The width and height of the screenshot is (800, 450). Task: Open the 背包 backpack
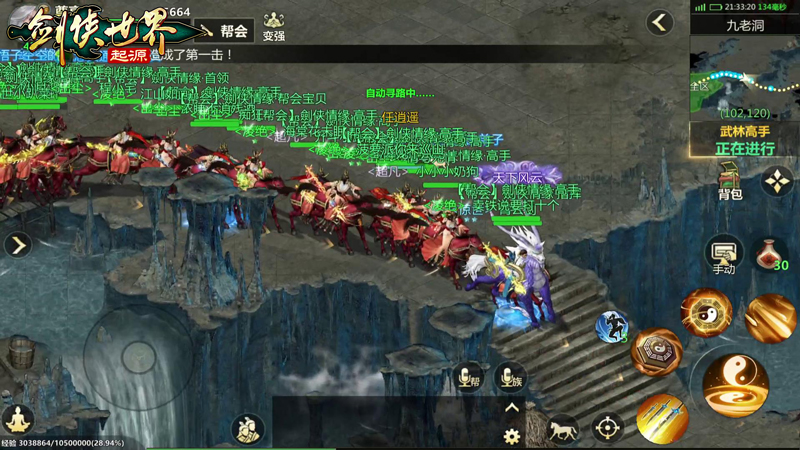(x=731, y=182)
